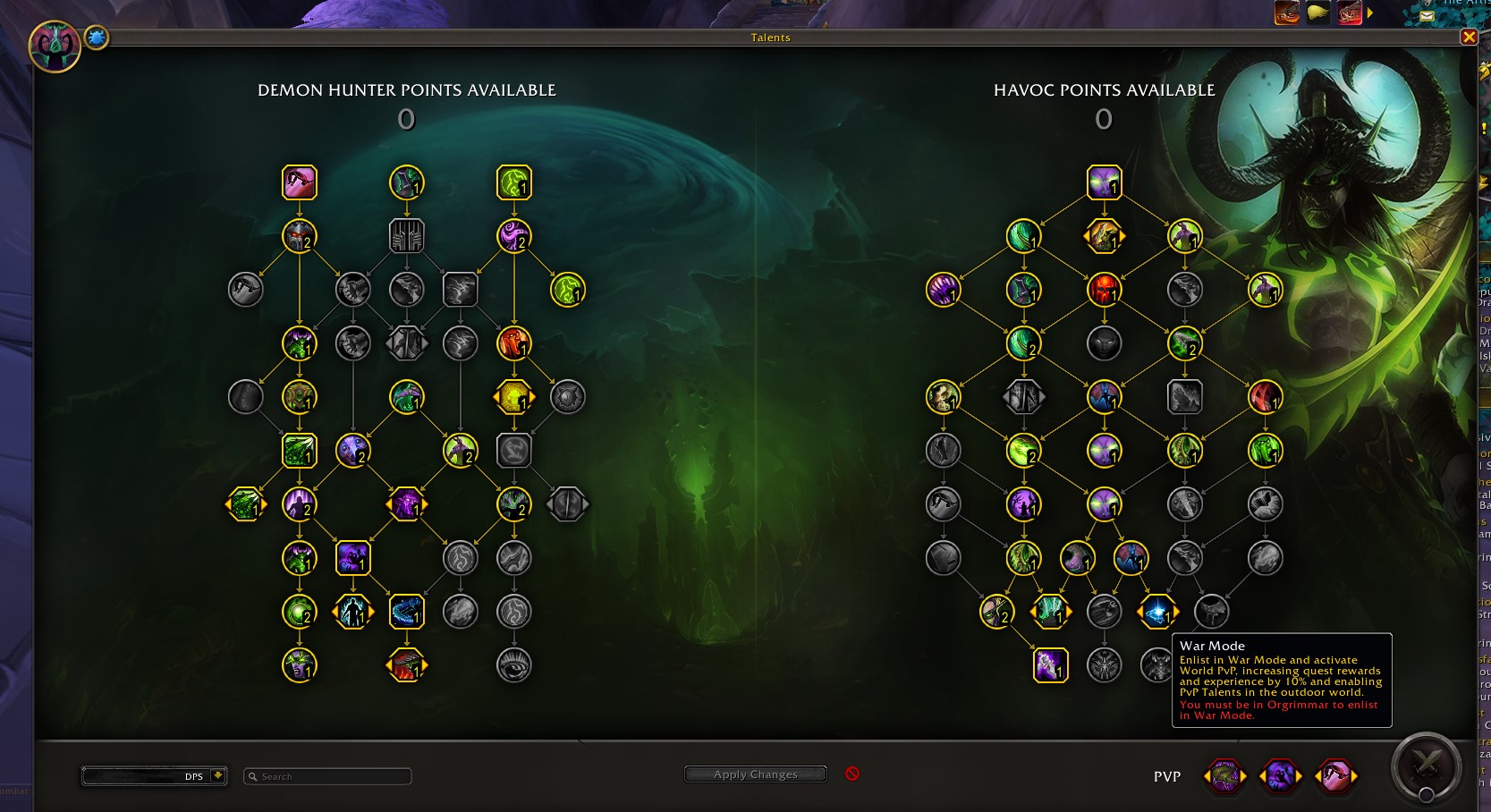
Task: Click the yellow sigil choice talent node
Action: pos(514,397)
